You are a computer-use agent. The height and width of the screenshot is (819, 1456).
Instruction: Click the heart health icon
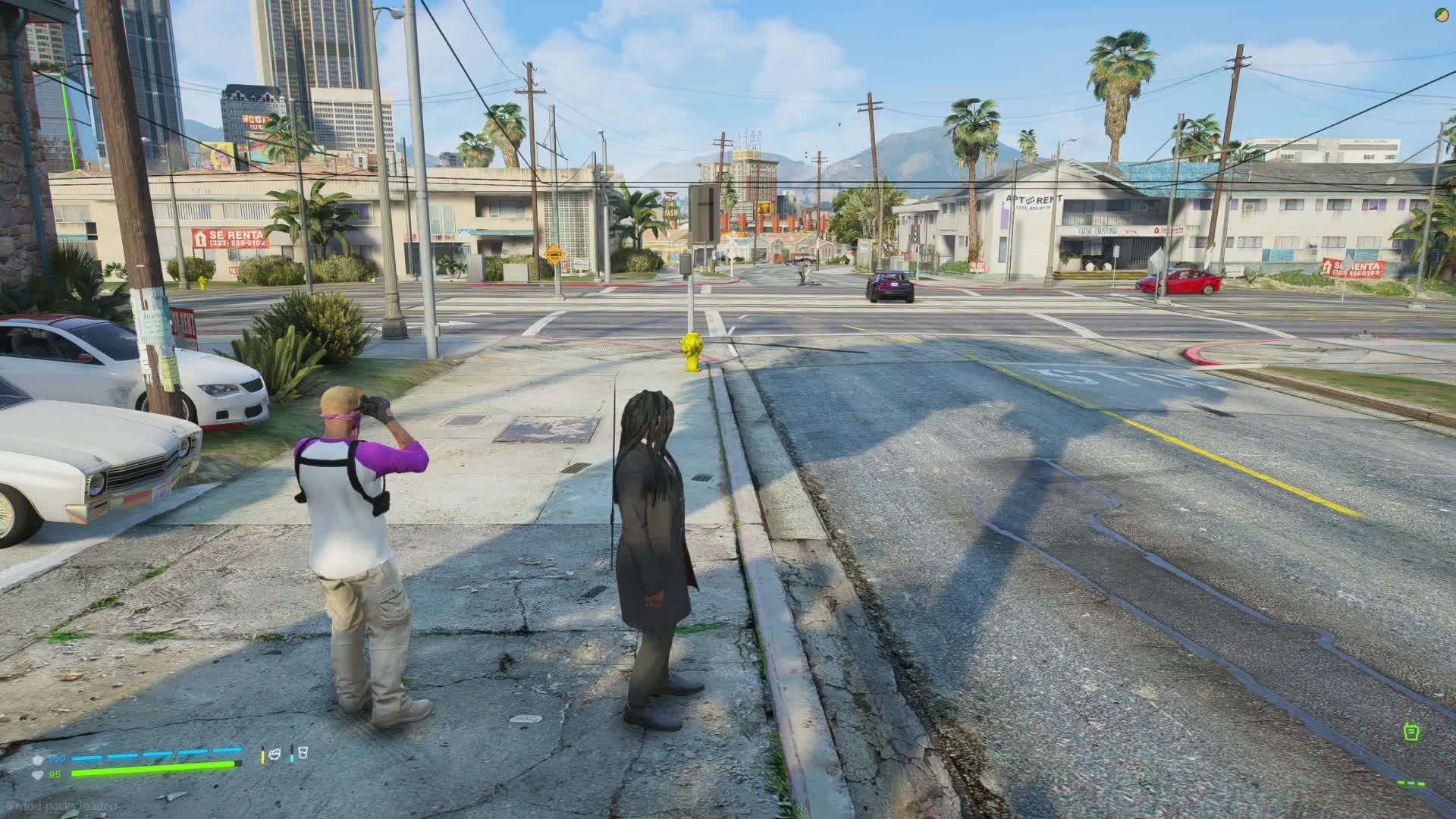[x=38, y=774]
